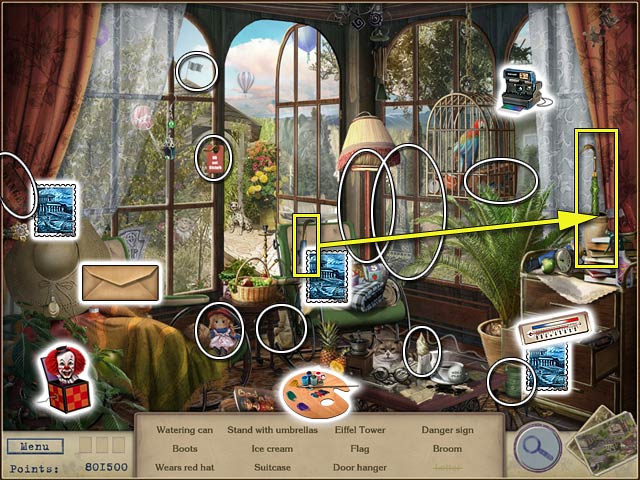Open the Menu button
Image resolution: width=640 pixels, height=480 pixels.
tap(35, 446)
